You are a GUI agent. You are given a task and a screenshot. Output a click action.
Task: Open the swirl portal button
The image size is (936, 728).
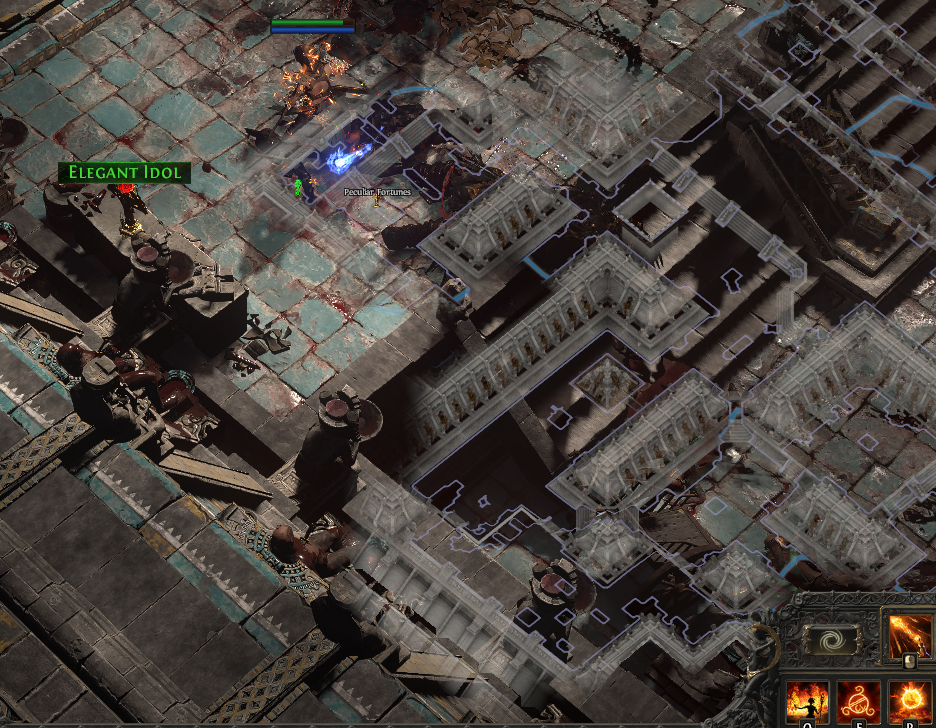(832, 640)
